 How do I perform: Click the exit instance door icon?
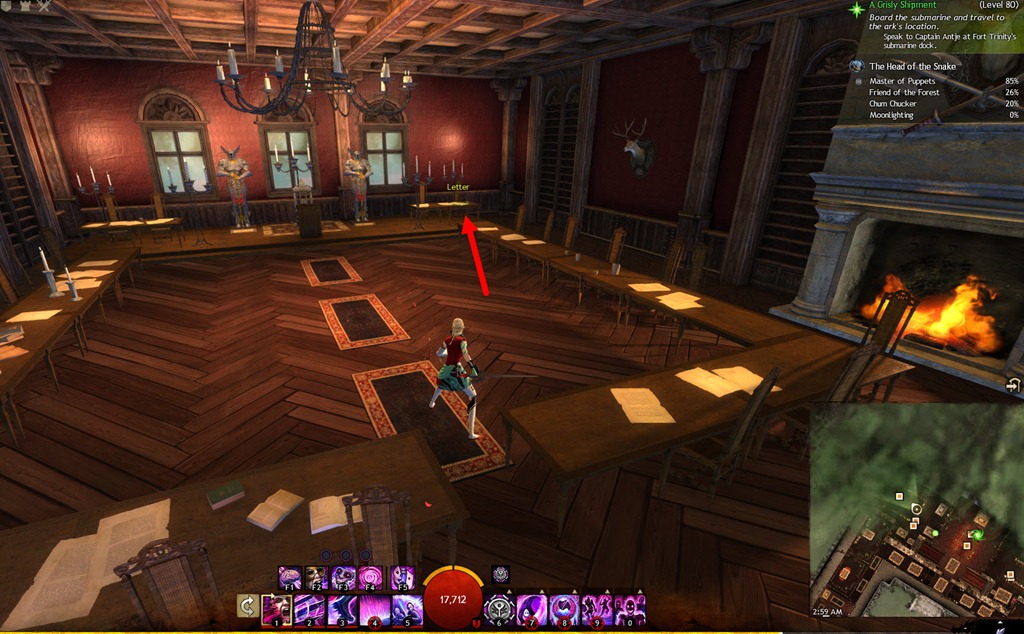pos(1014,385)
